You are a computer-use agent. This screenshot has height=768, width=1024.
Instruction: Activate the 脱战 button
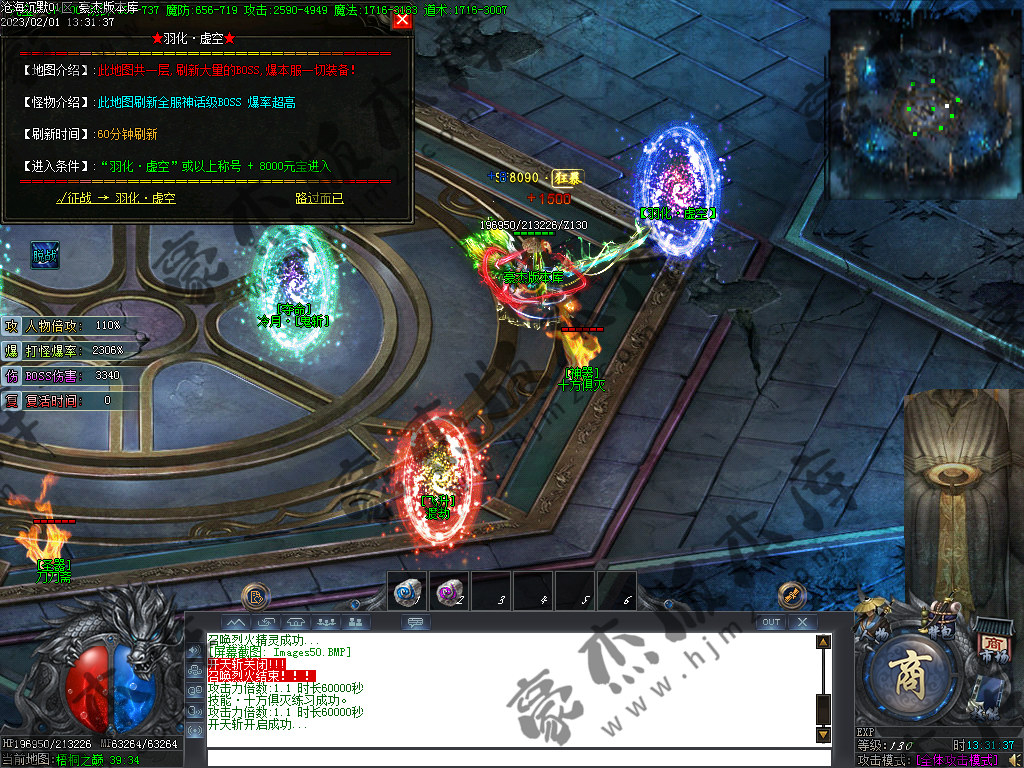[x=44, y=255]
